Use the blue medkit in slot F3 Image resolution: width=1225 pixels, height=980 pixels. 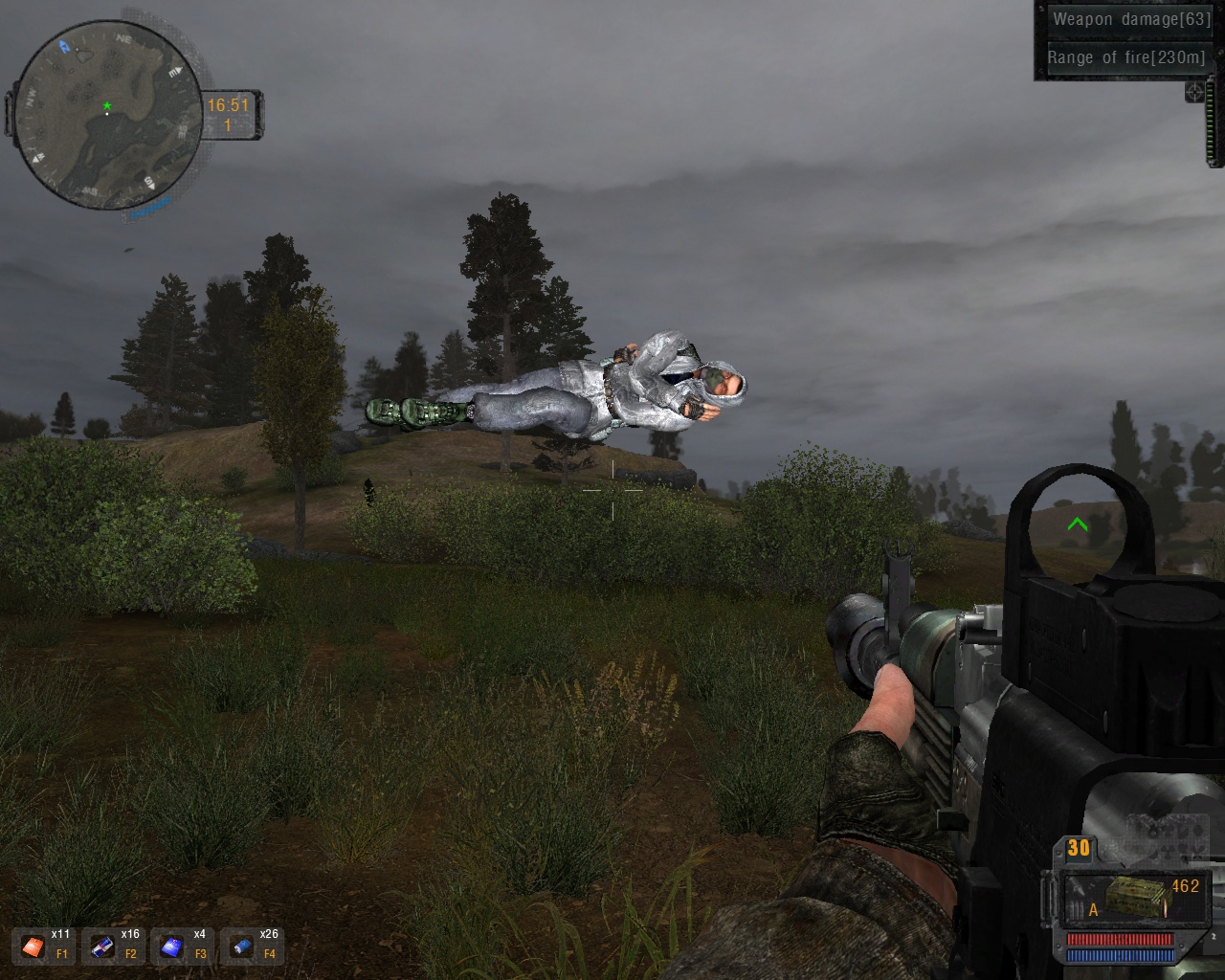(x=171, y=947)
